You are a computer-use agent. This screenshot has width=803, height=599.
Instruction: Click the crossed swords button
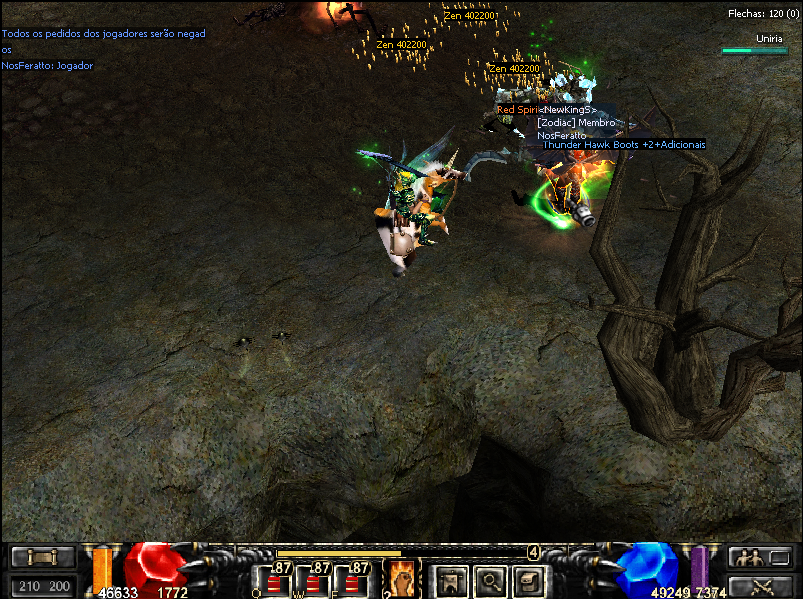(x=761, y=587)
